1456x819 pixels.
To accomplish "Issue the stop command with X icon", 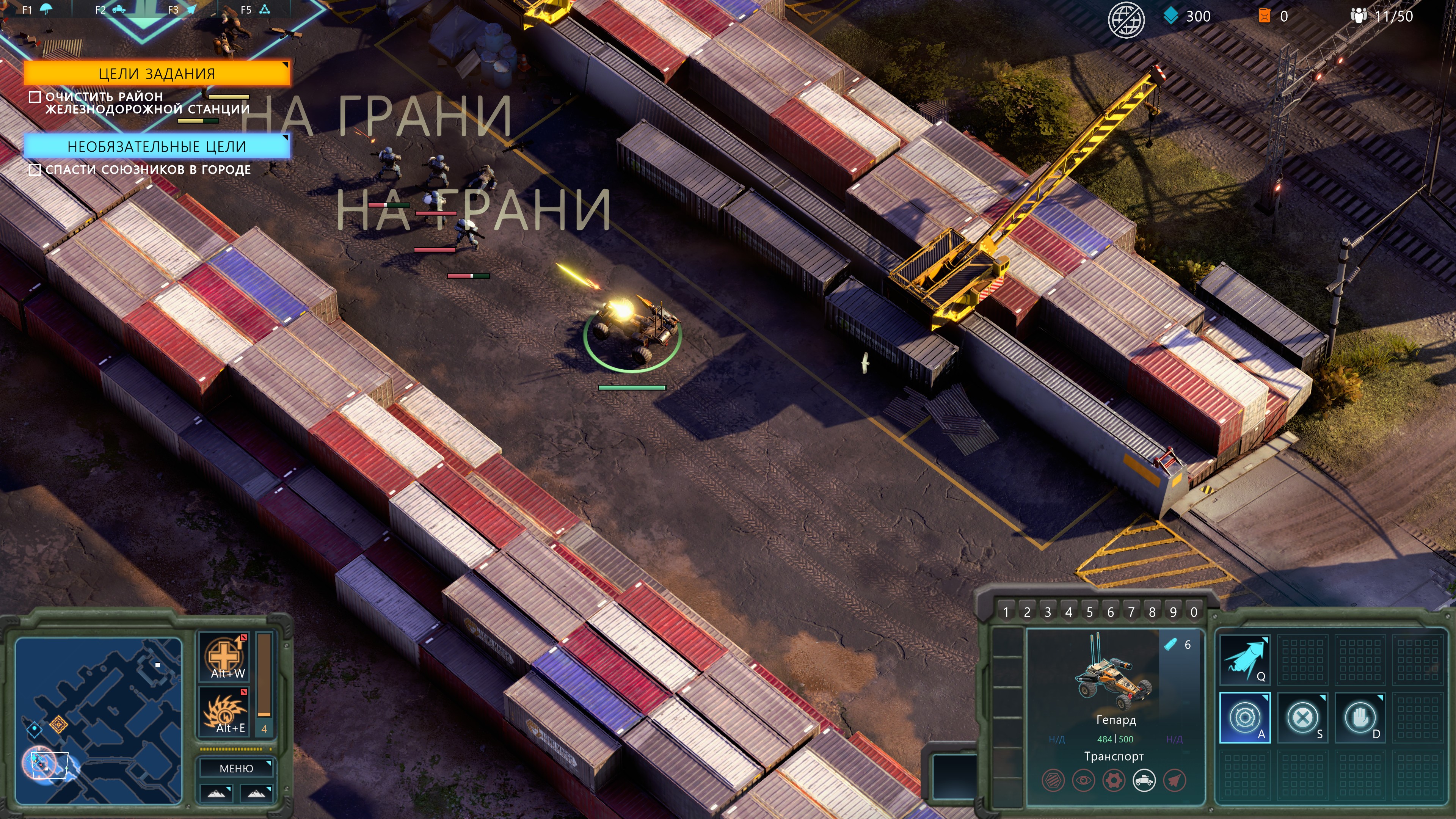I will 1302,717.
